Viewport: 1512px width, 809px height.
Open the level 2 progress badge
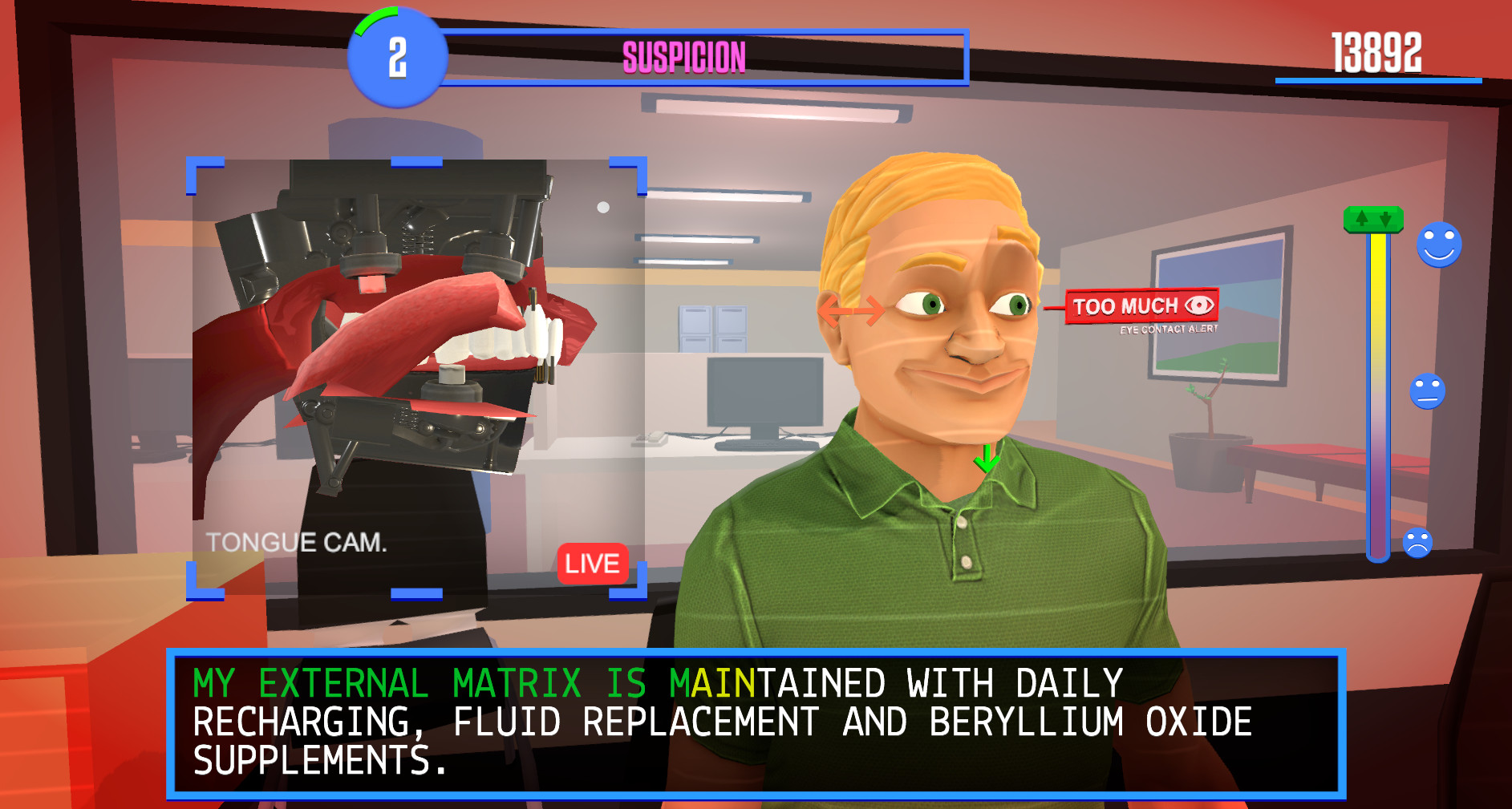coord(397,58)
